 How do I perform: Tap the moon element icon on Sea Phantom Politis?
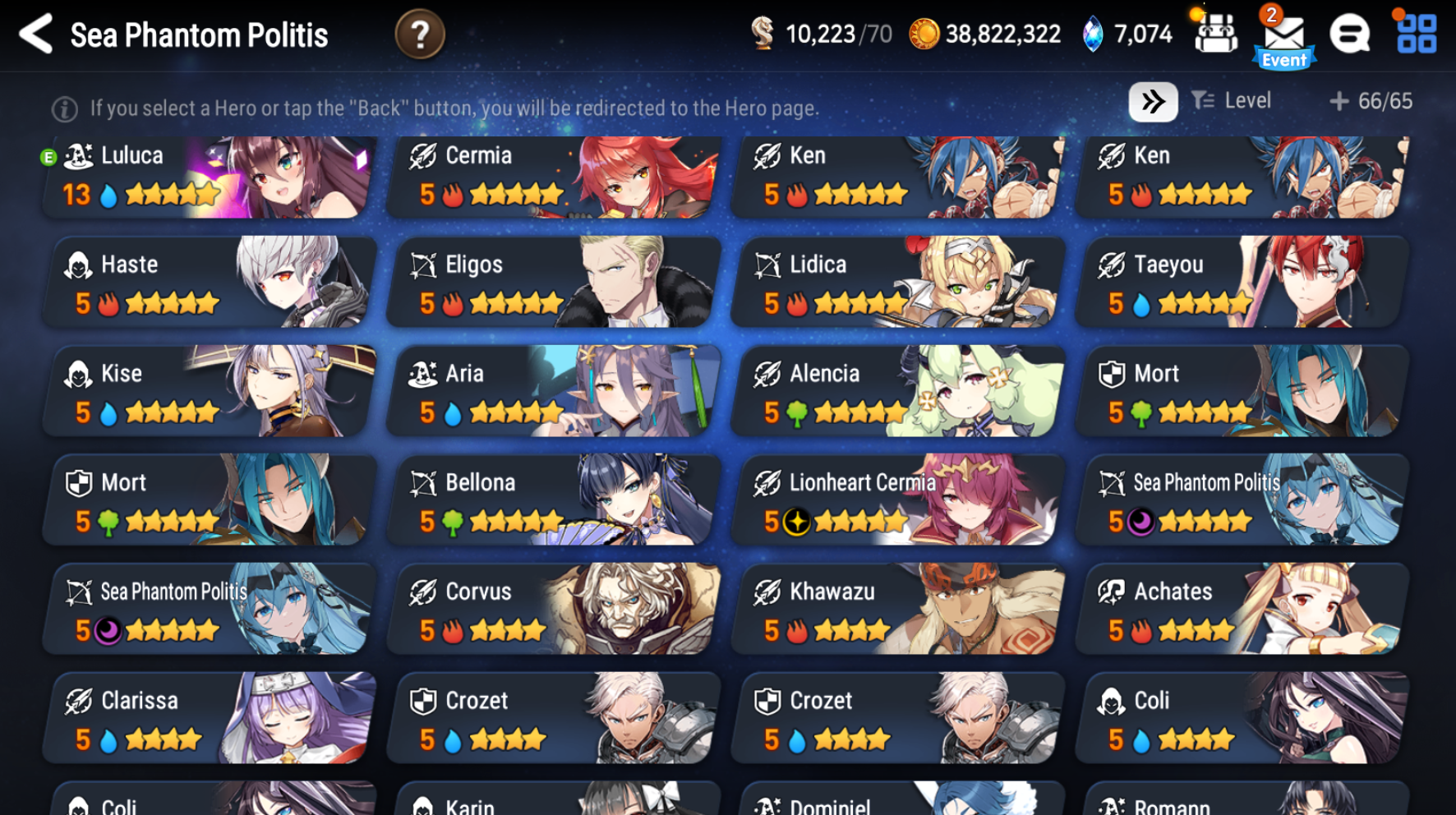pos(1138,521)
